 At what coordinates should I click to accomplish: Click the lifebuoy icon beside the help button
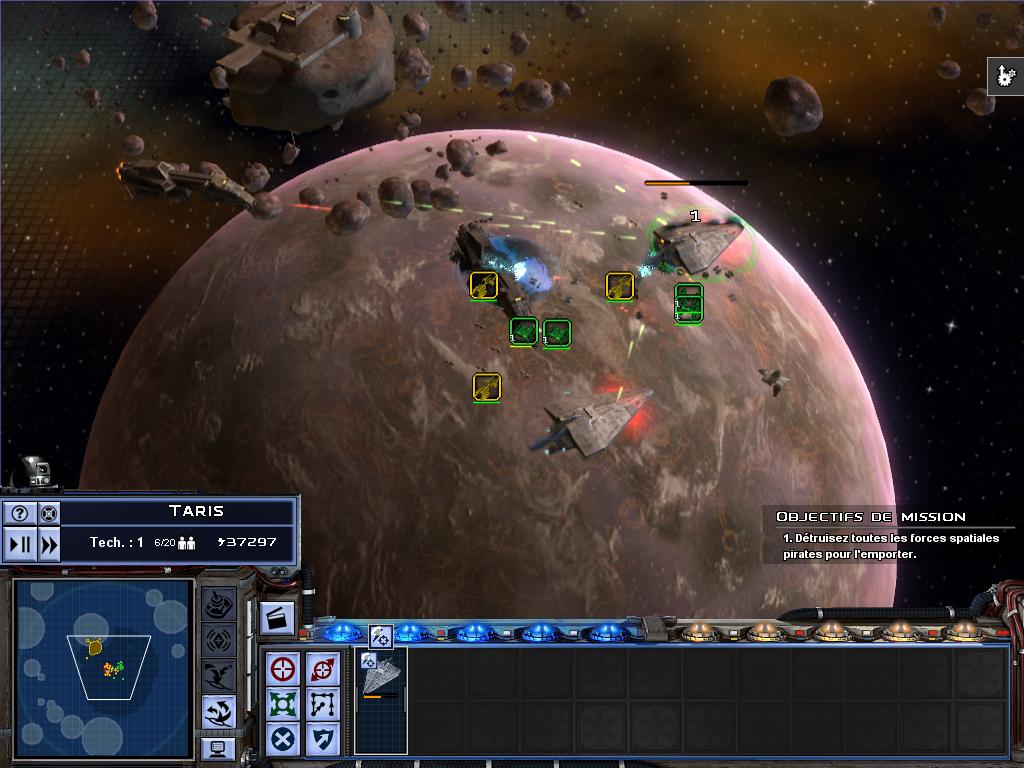tap(48, 514)
